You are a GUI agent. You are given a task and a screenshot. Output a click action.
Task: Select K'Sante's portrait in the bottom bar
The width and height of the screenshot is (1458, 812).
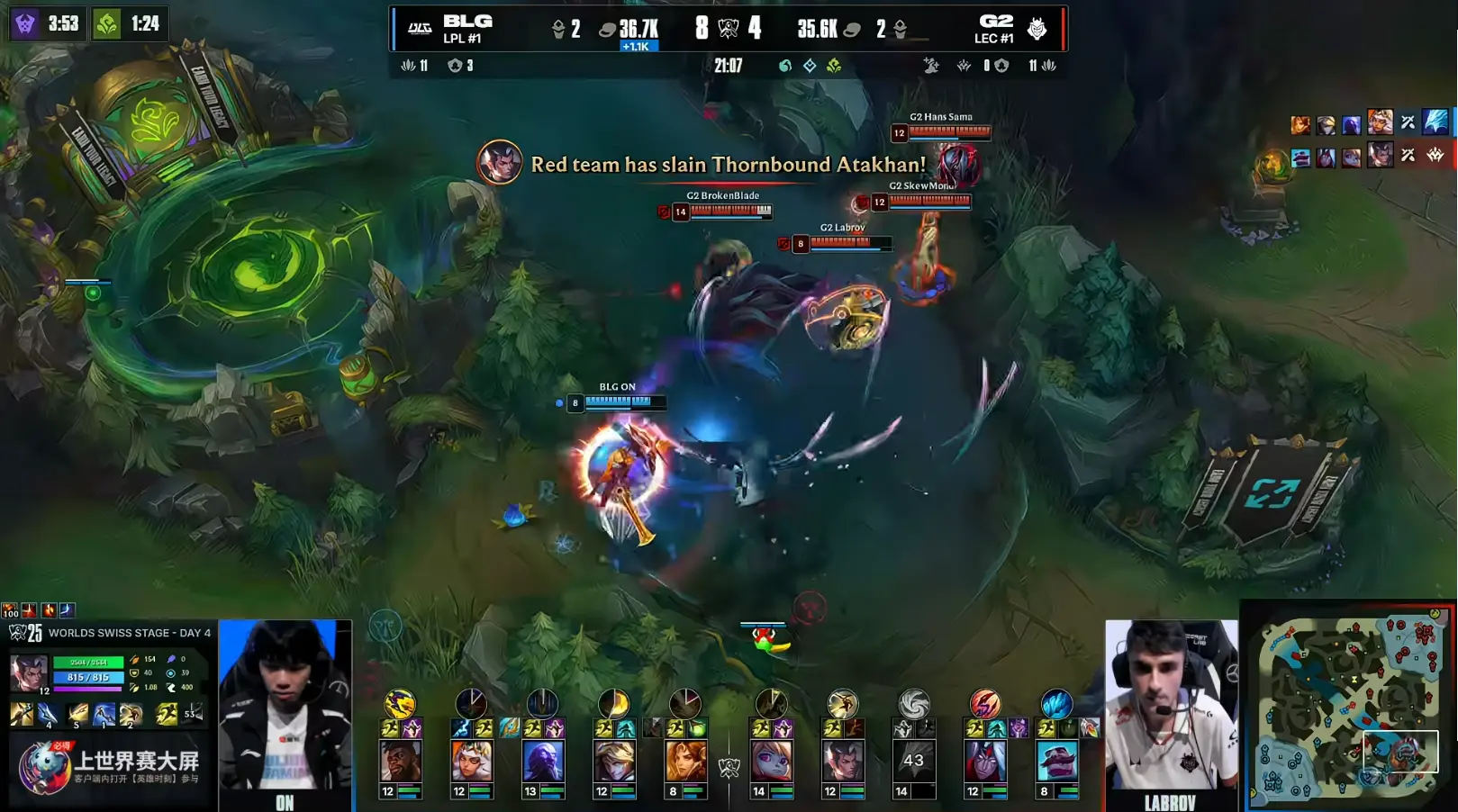(401, 761)
